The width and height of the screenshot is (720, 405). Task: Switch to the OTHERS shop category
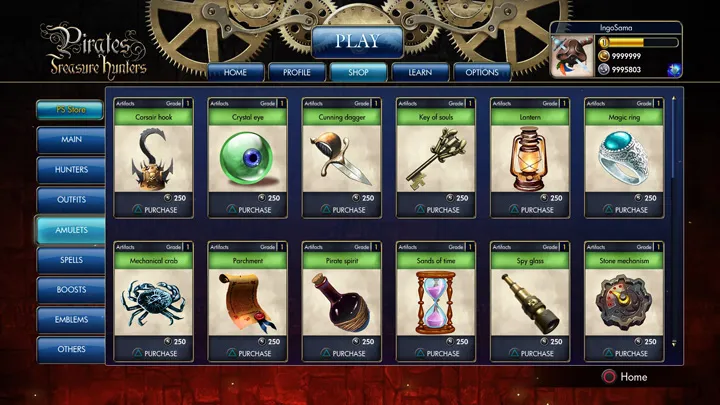pyautogui.click(x=71, y=350)
